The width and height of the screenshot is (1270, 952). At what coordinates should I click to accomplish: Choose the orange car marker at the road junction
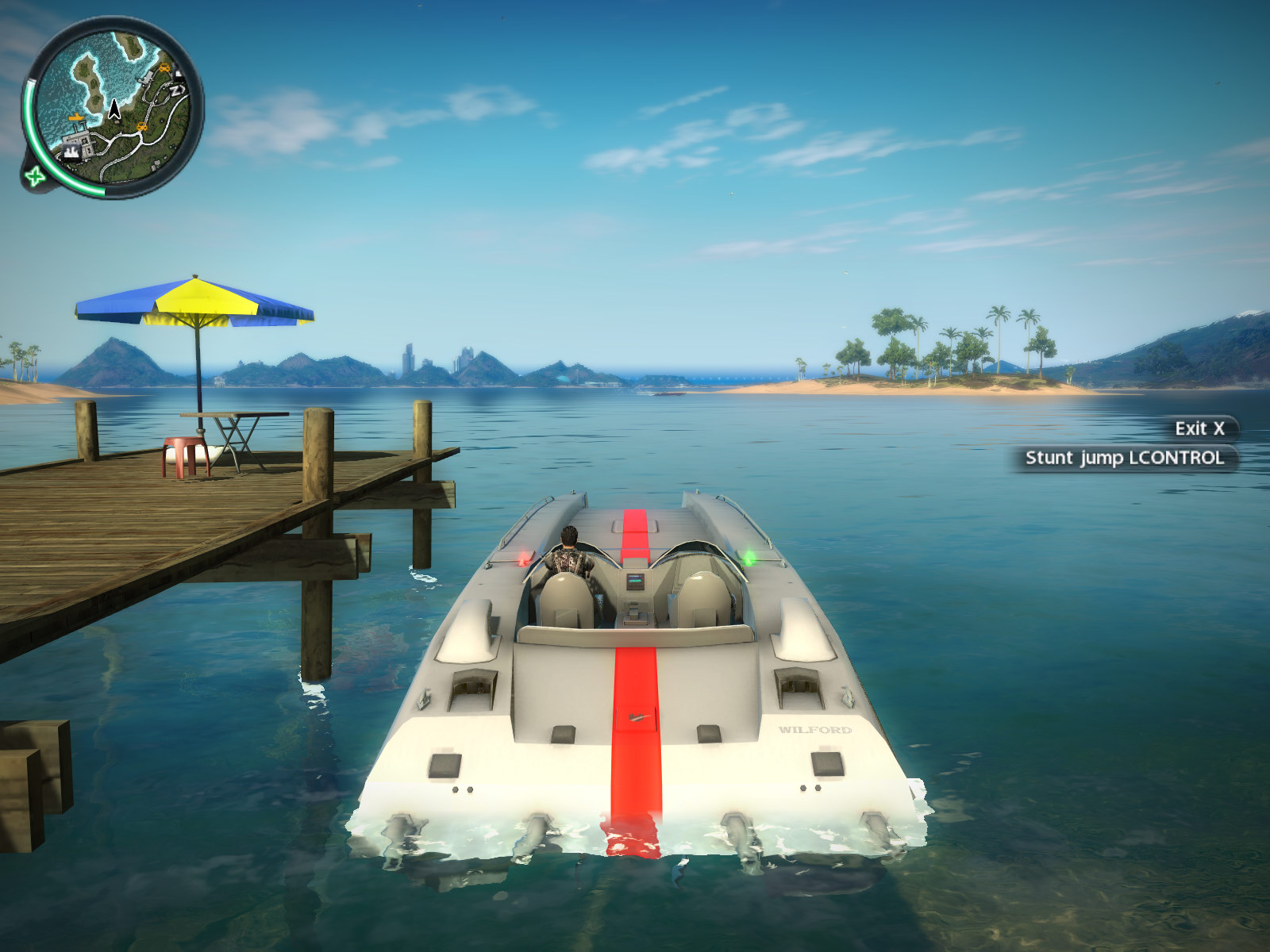point(142,126)
